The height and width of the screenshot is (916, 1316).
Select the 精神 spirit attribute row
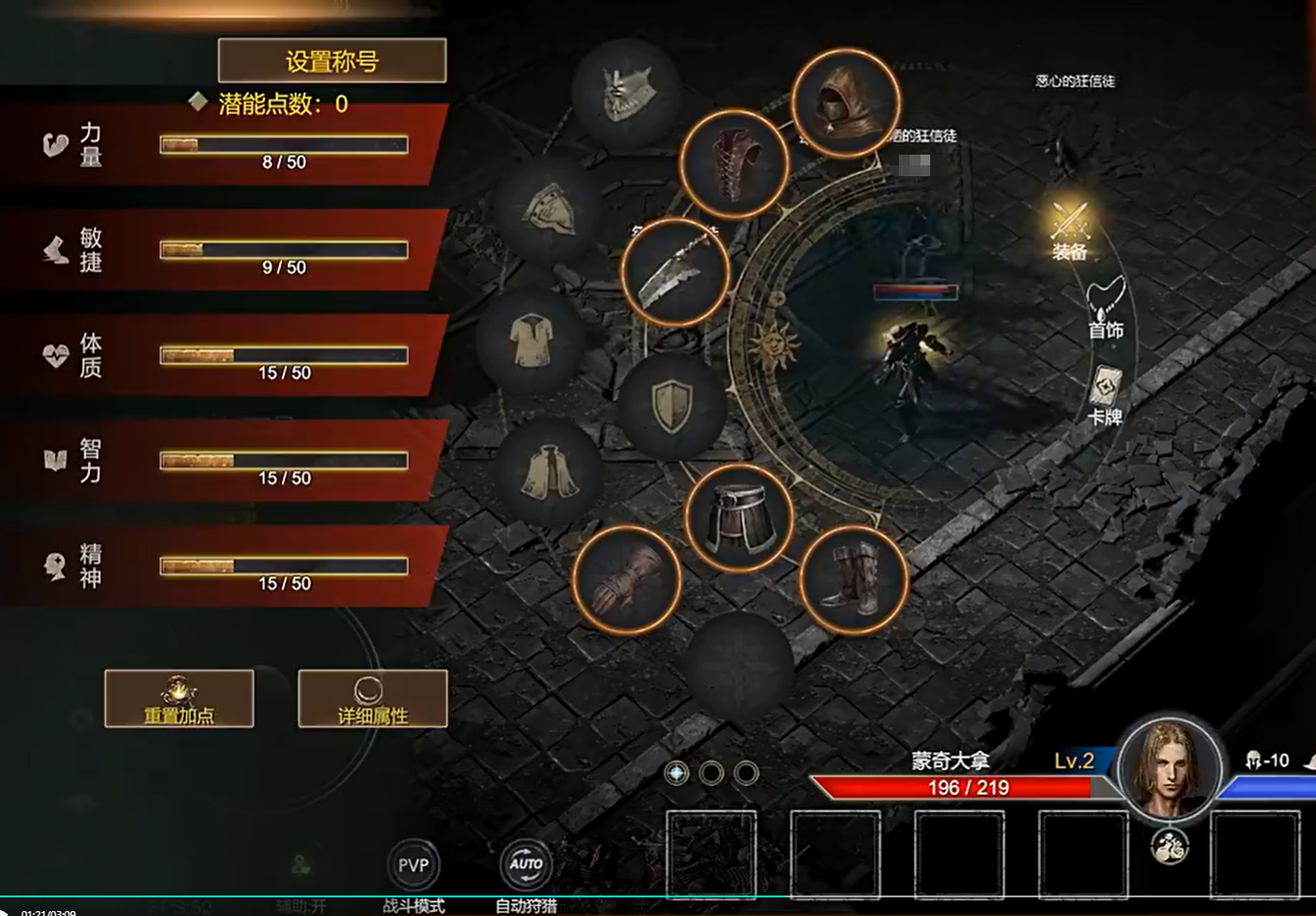[x=225, y=566]
